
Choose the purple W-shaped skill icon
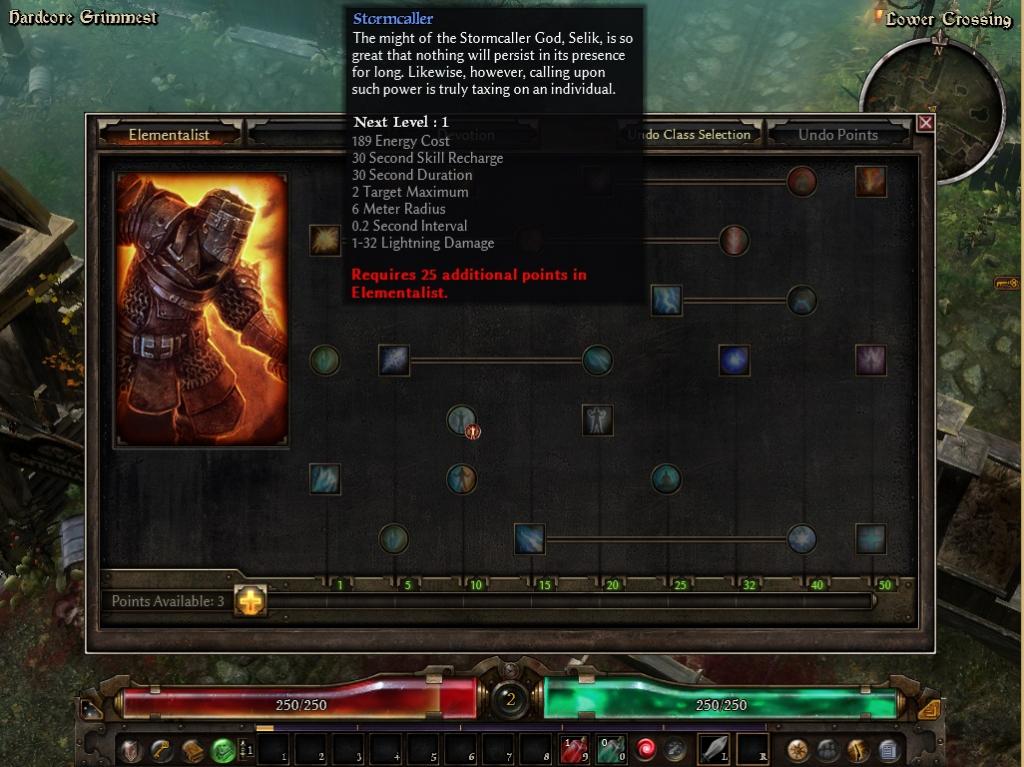click(x=870, y=360)
